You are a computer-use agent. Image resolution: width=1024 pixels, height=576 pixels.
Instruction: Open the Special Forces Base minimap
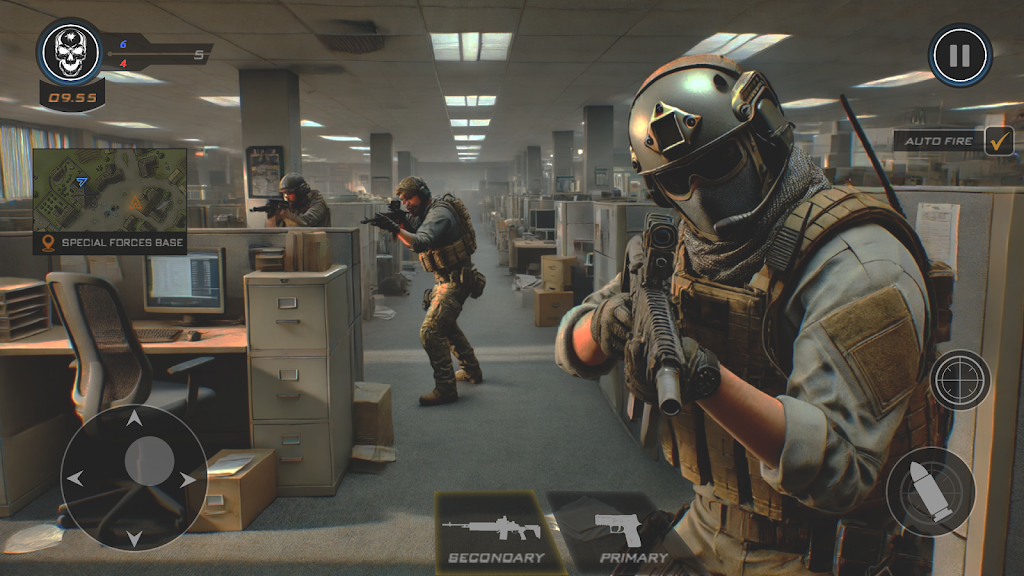point(110,190)
